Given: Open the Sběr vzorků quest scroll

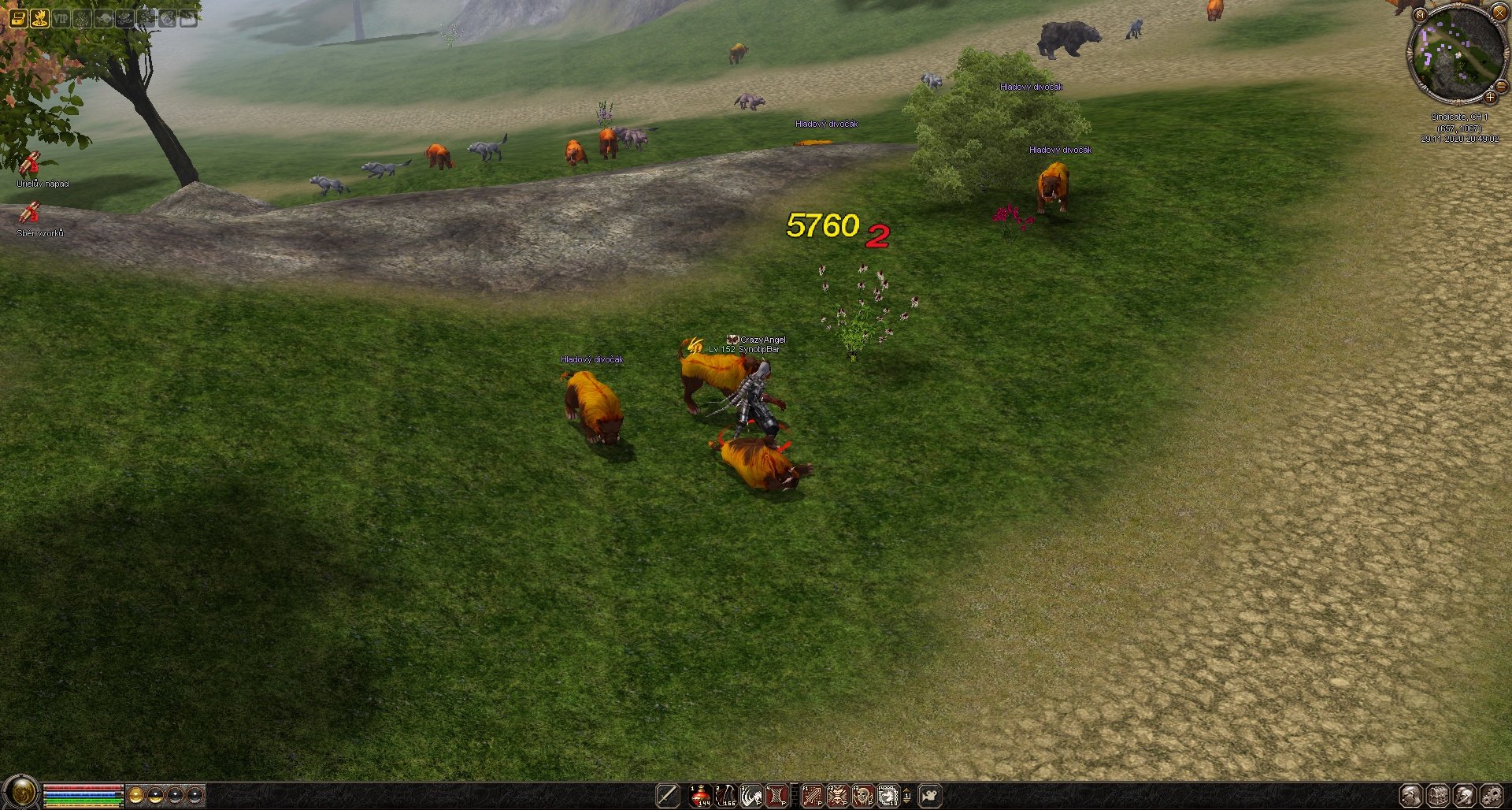Looking at the screenshot, I should (x=30, y=214).
